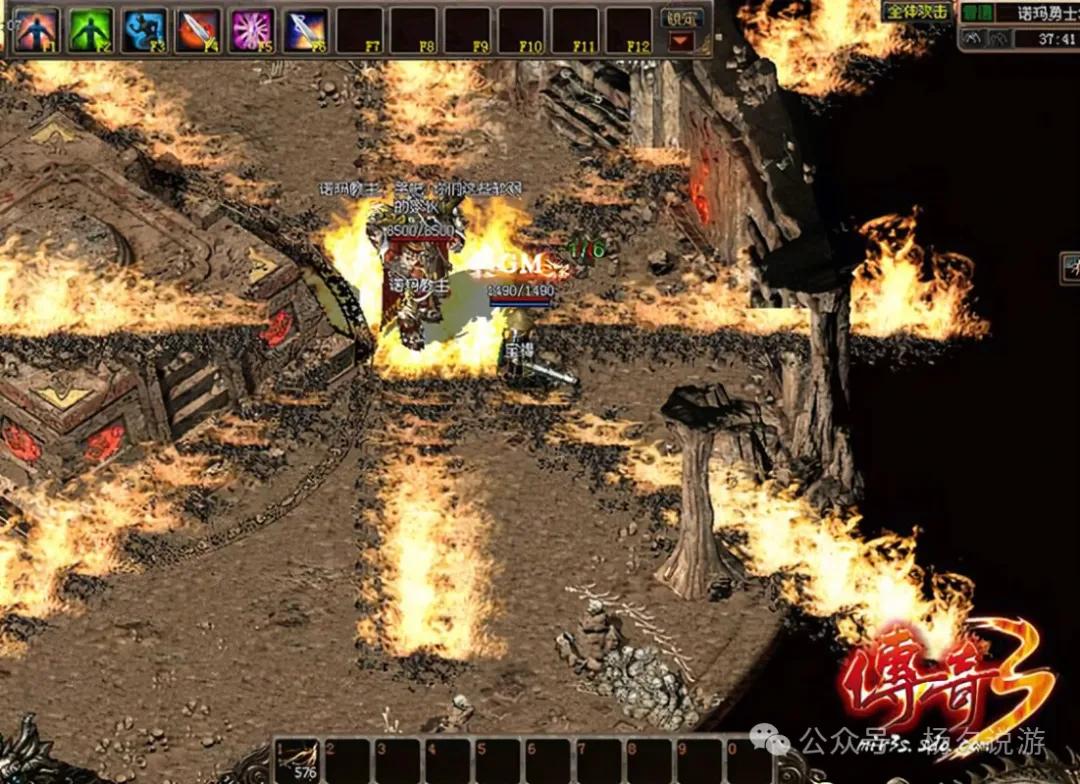Image resolution: width=1080 pixels, height=784 pixels.
Task: Use the F6 blue sword slash skill
Action: coord(306,30)
